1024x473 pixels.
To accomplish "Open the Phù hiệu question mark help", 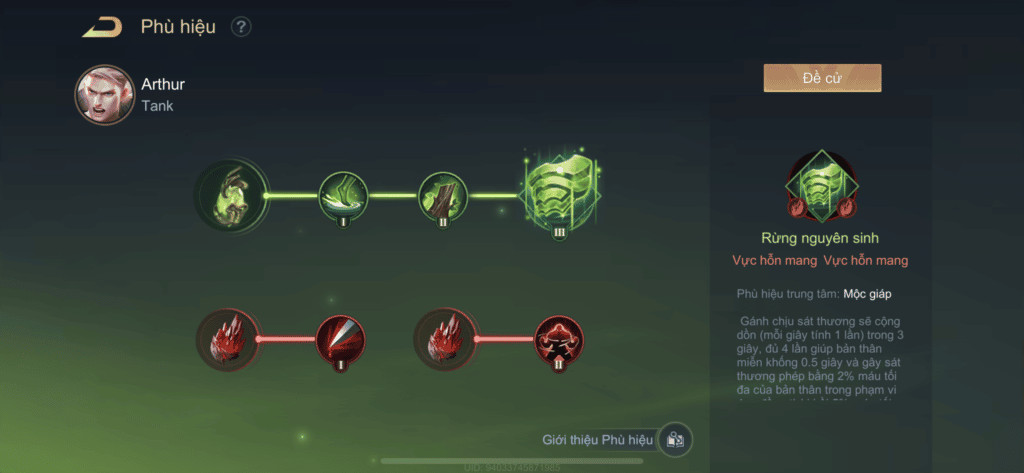I will (241, 27).
